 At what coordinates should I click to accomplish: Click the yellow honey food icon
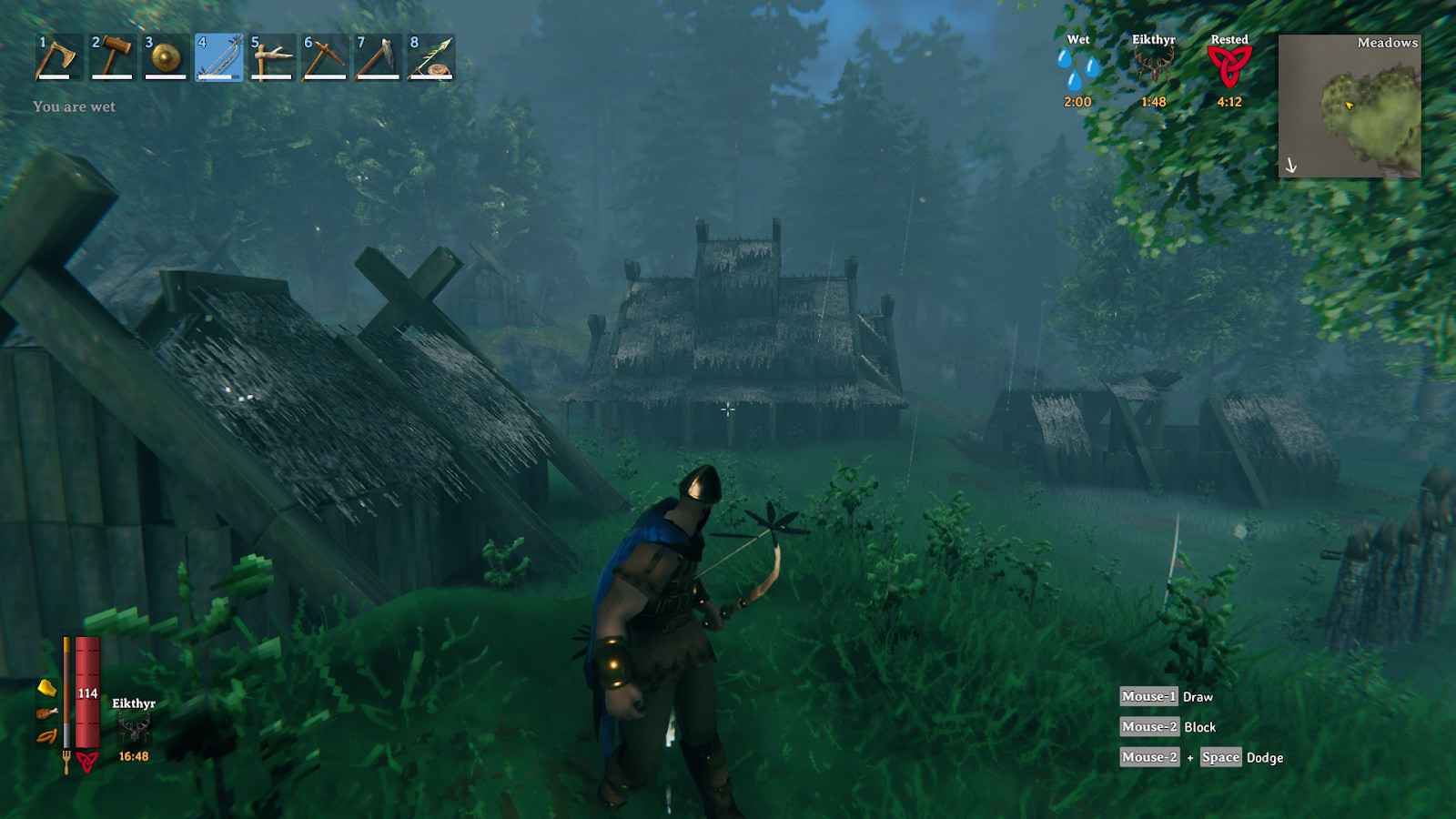[46, 687]
